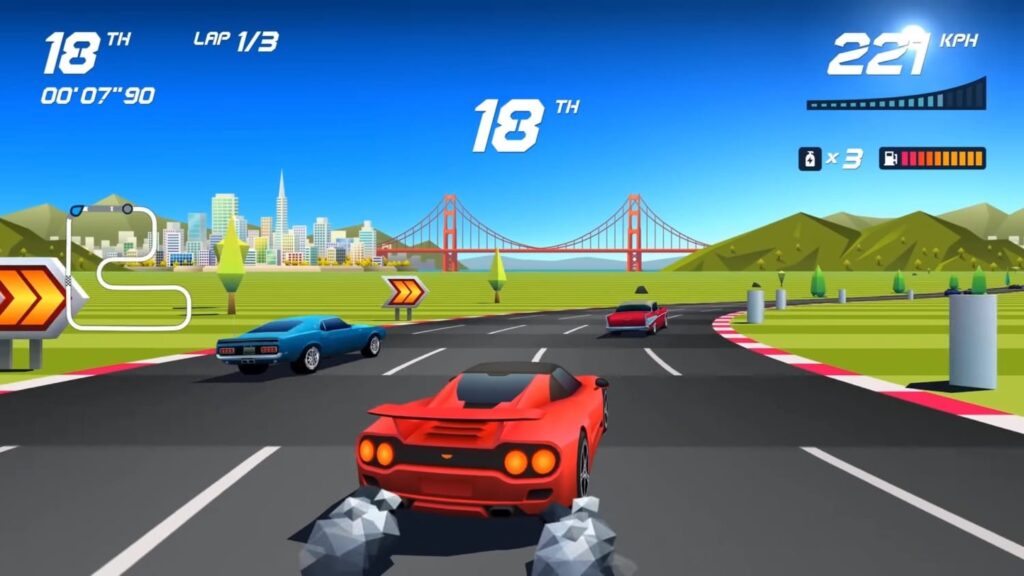The image size is (1024, 576).
Task: Click the fuel pump icon
Action: pyautogui.click(x=889, y=158)
